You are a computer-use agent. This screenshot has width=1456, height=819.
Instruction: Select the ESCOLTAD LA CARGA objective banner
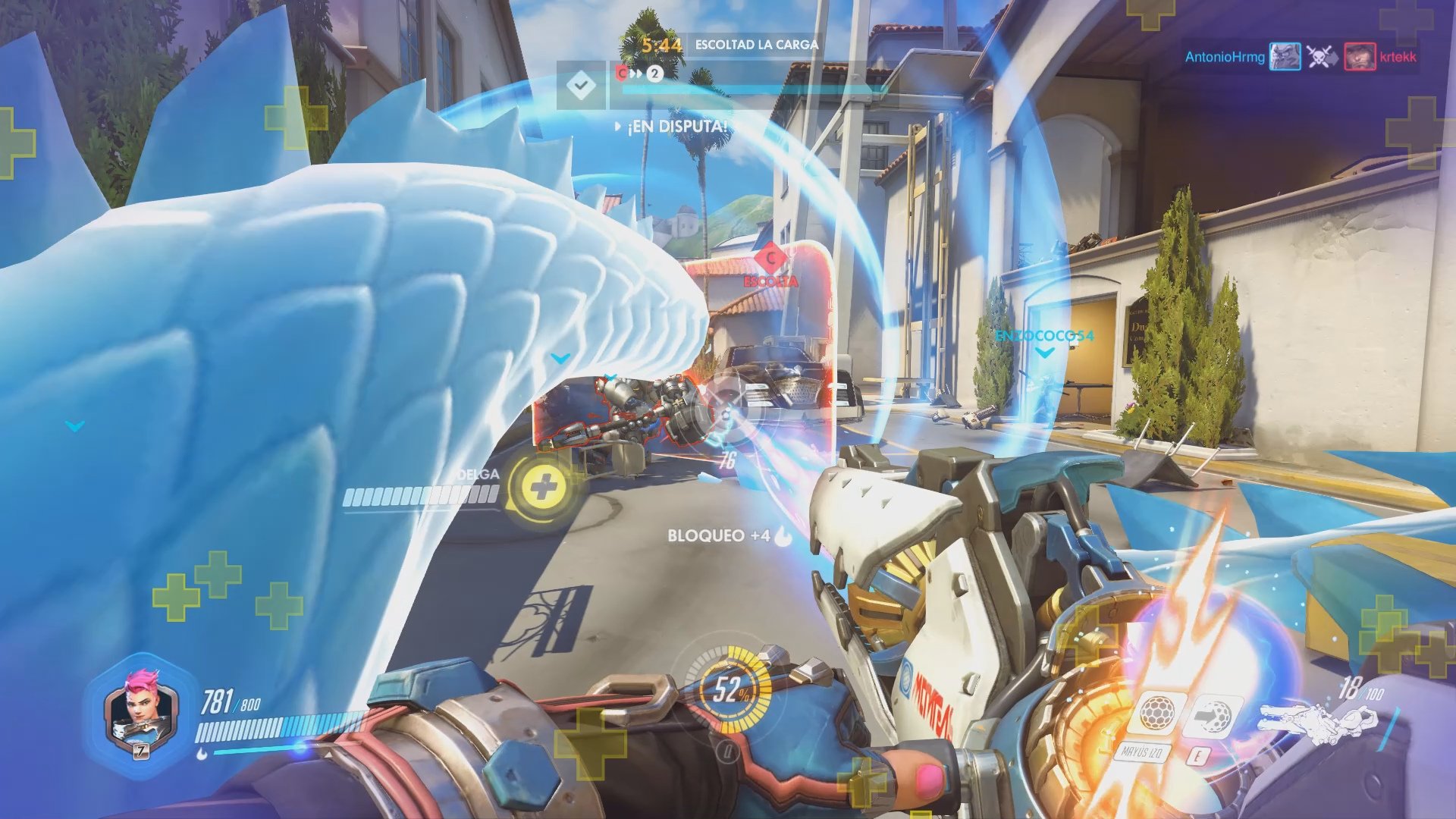757,45
